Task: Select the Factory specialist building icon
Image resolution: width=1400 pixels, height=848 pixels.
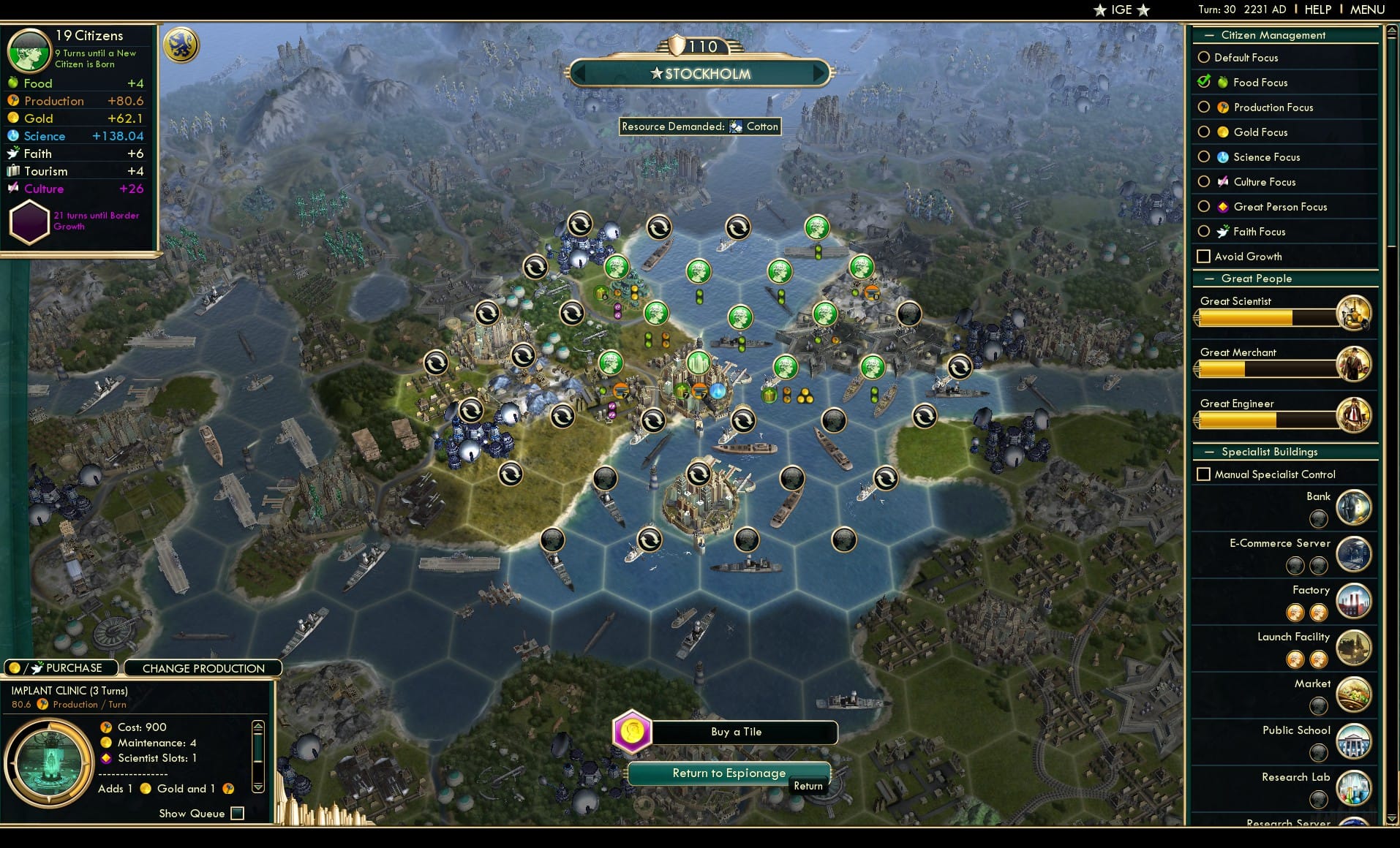Action: 1354,601
